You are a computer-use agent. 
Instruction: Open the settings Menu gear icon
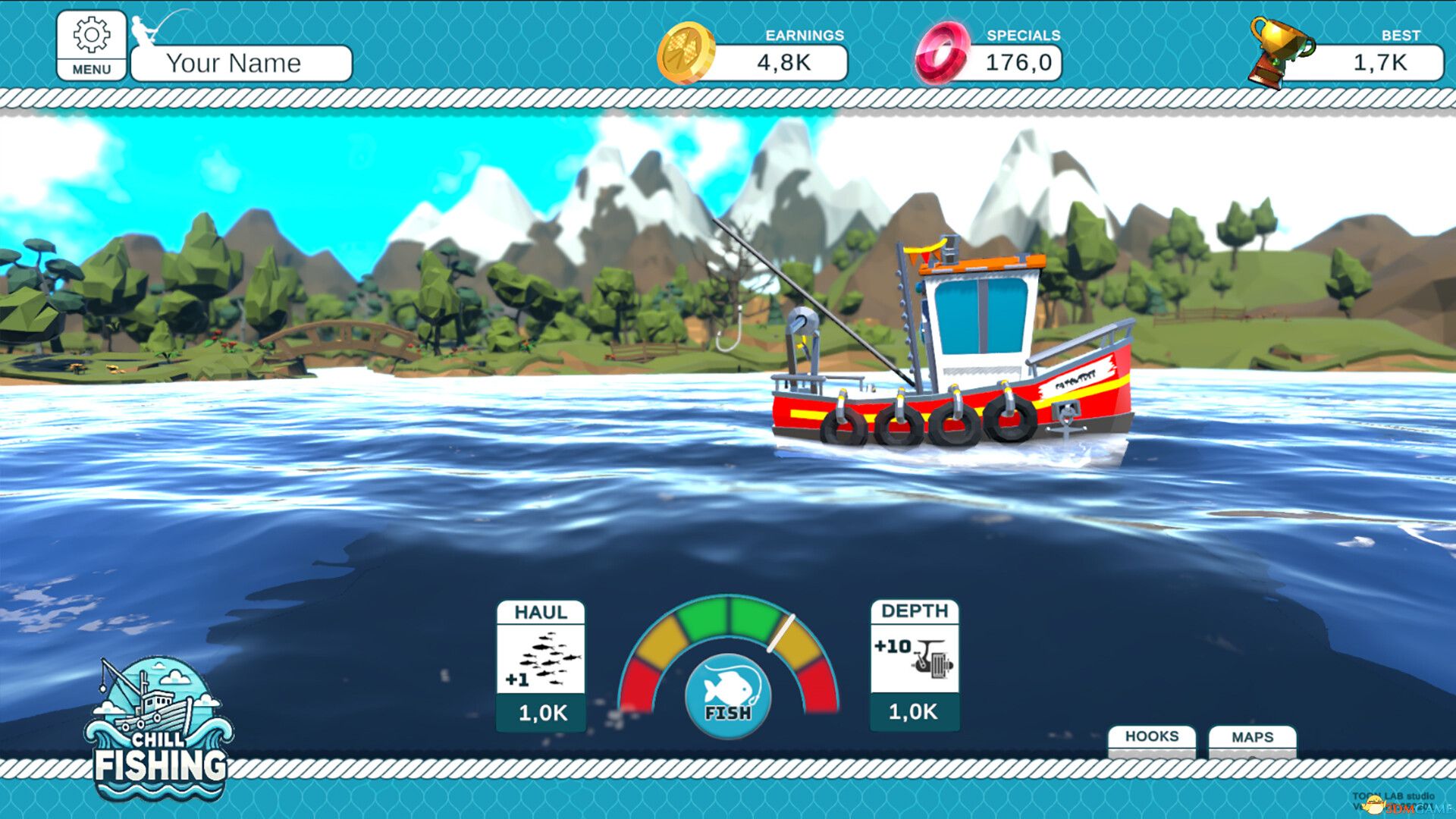pos(91,36)
